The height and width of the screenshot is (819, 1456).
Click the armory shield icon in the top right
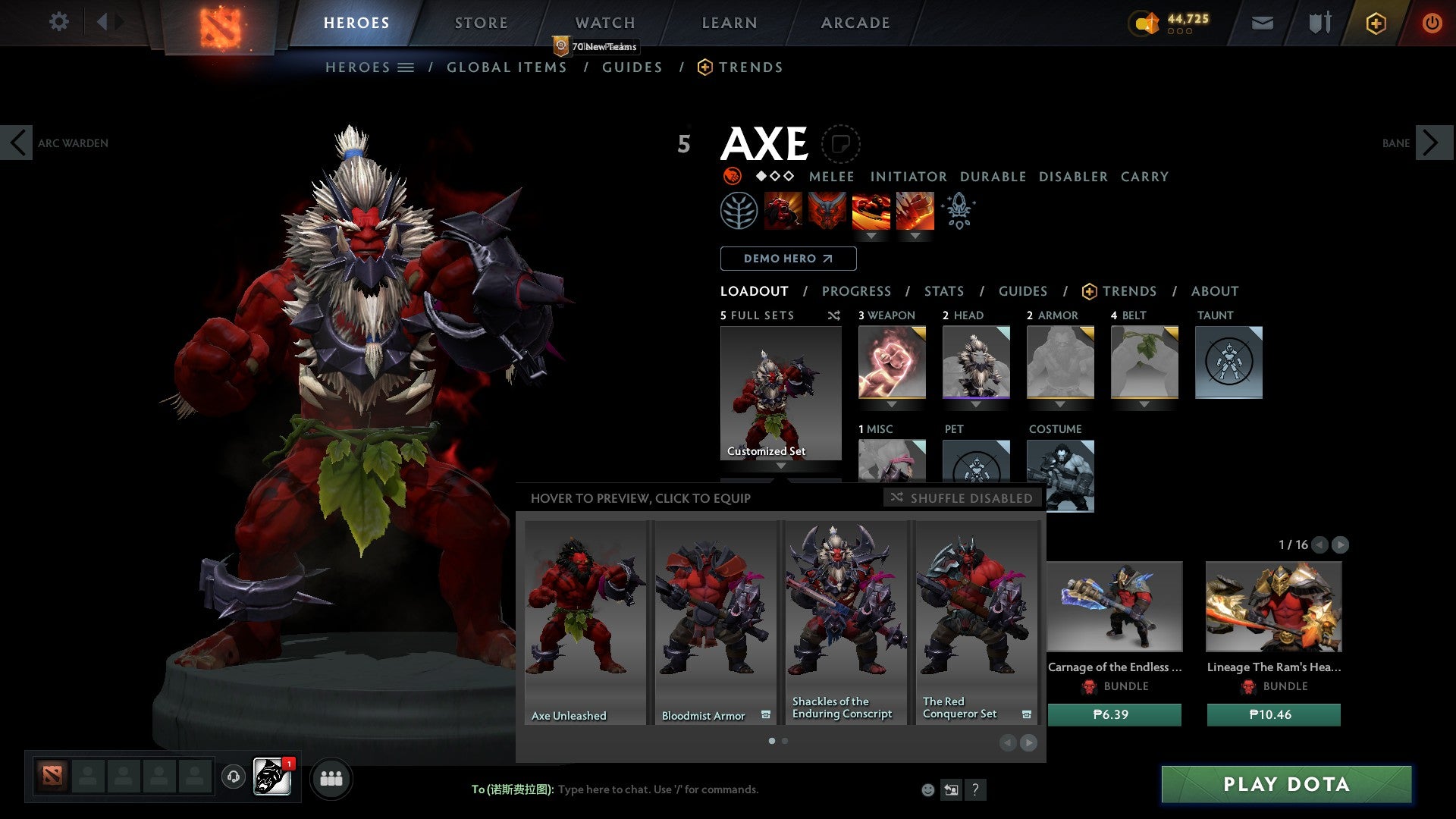pos(1319,23)
